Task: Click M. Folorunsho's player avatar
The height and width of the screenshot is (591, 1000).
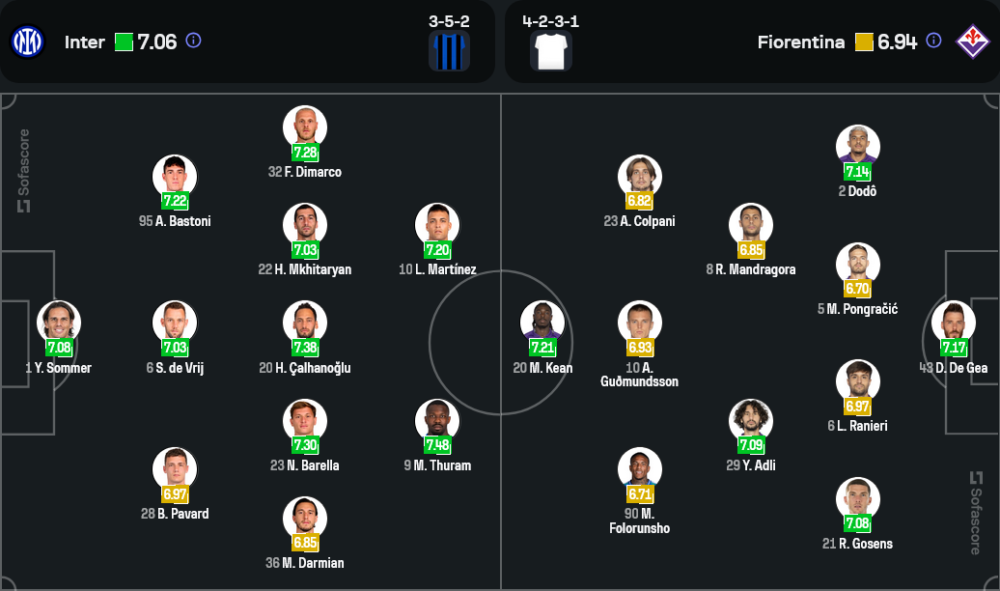Action: [640, 470]
